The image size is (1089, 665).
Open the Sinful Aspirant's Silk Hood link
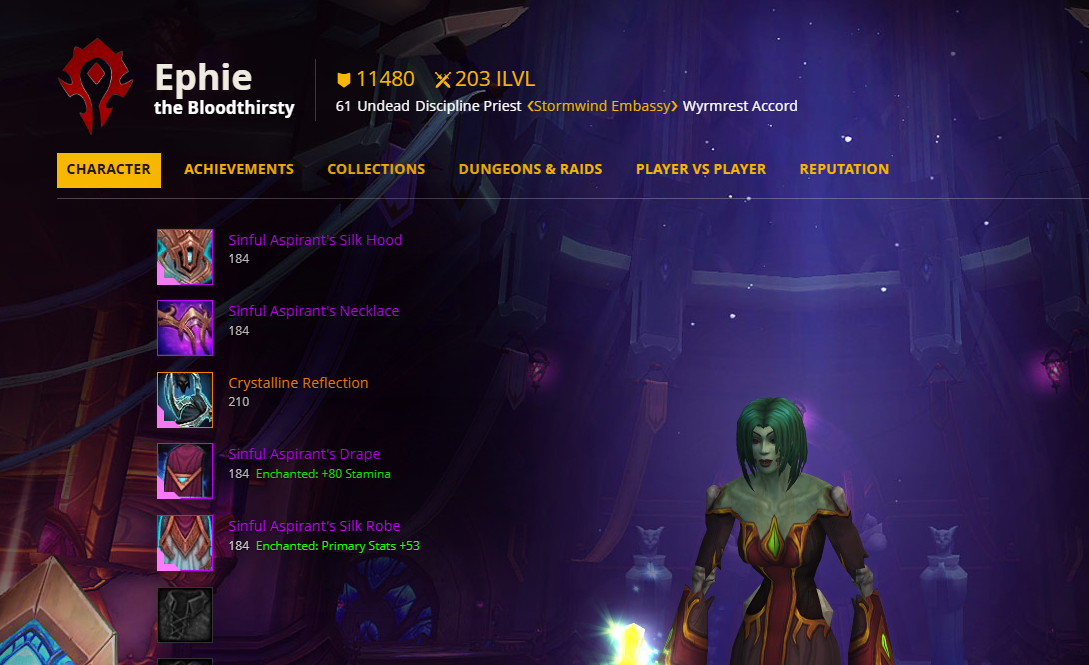pyautogui.click(x=315, y=240)
